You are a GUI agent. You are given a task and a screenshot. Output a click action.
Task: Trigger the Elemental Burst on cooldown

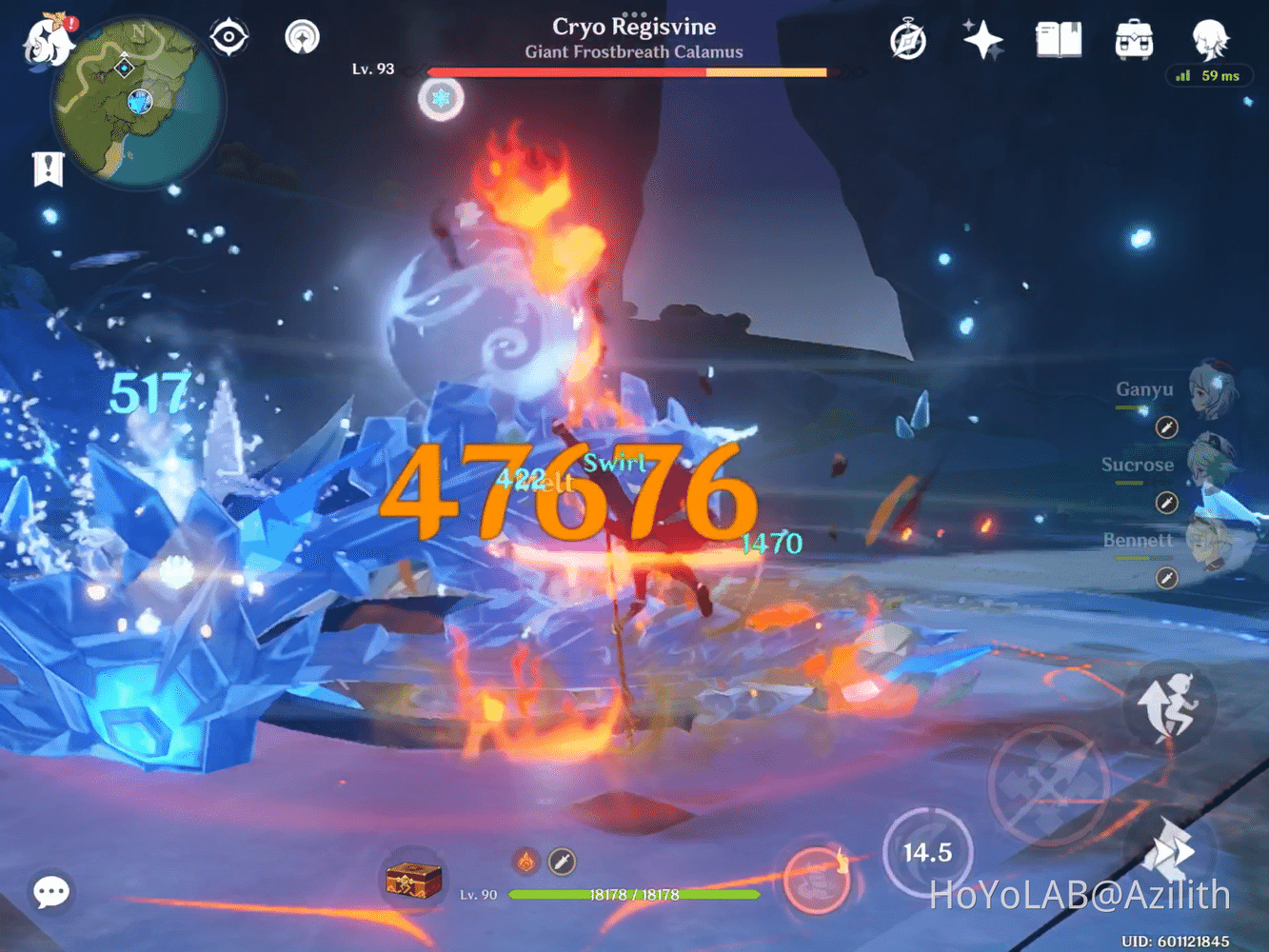click(926, 852)
